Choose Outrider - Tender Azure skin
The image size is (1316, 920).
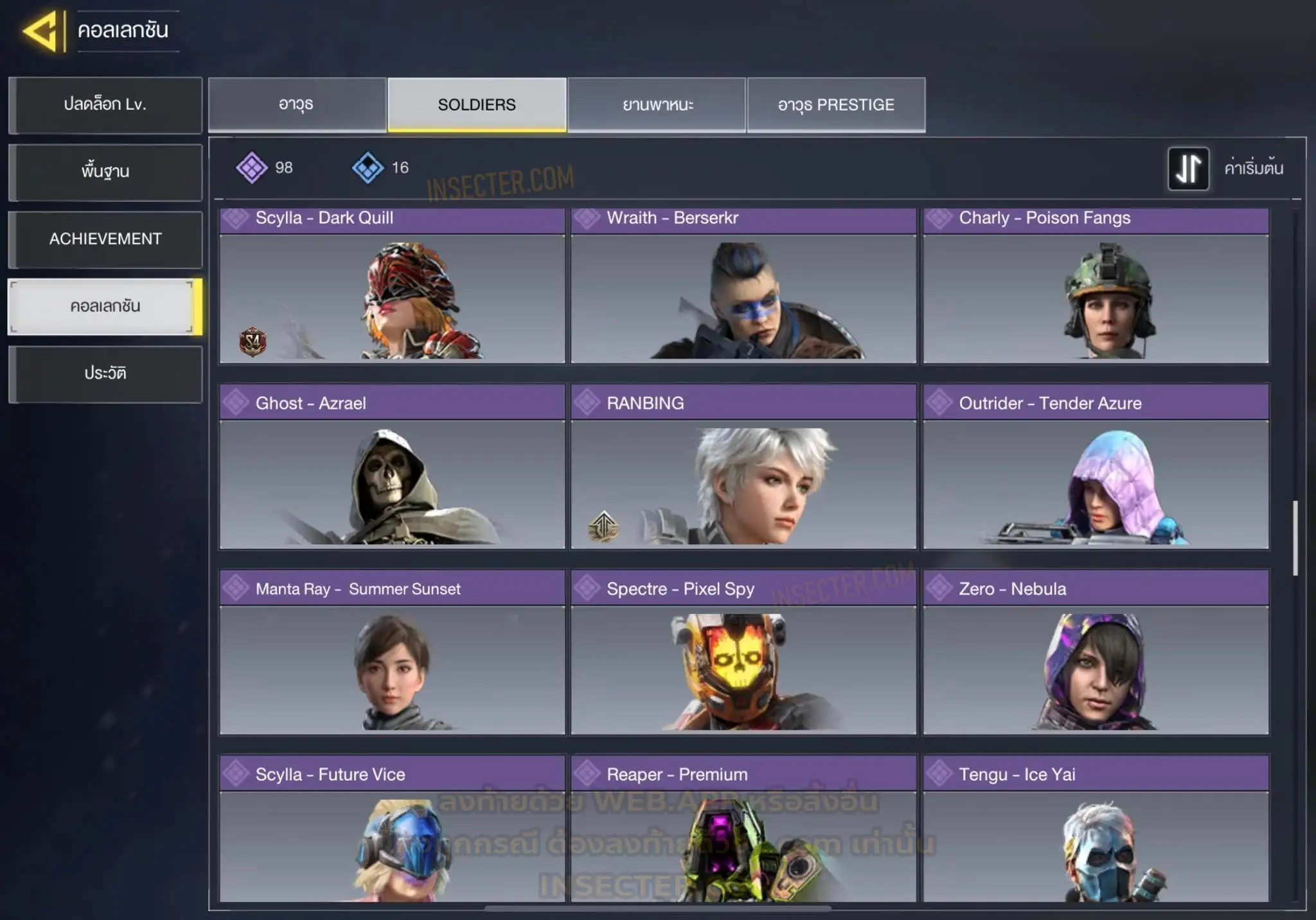[x=1096, y=467]
